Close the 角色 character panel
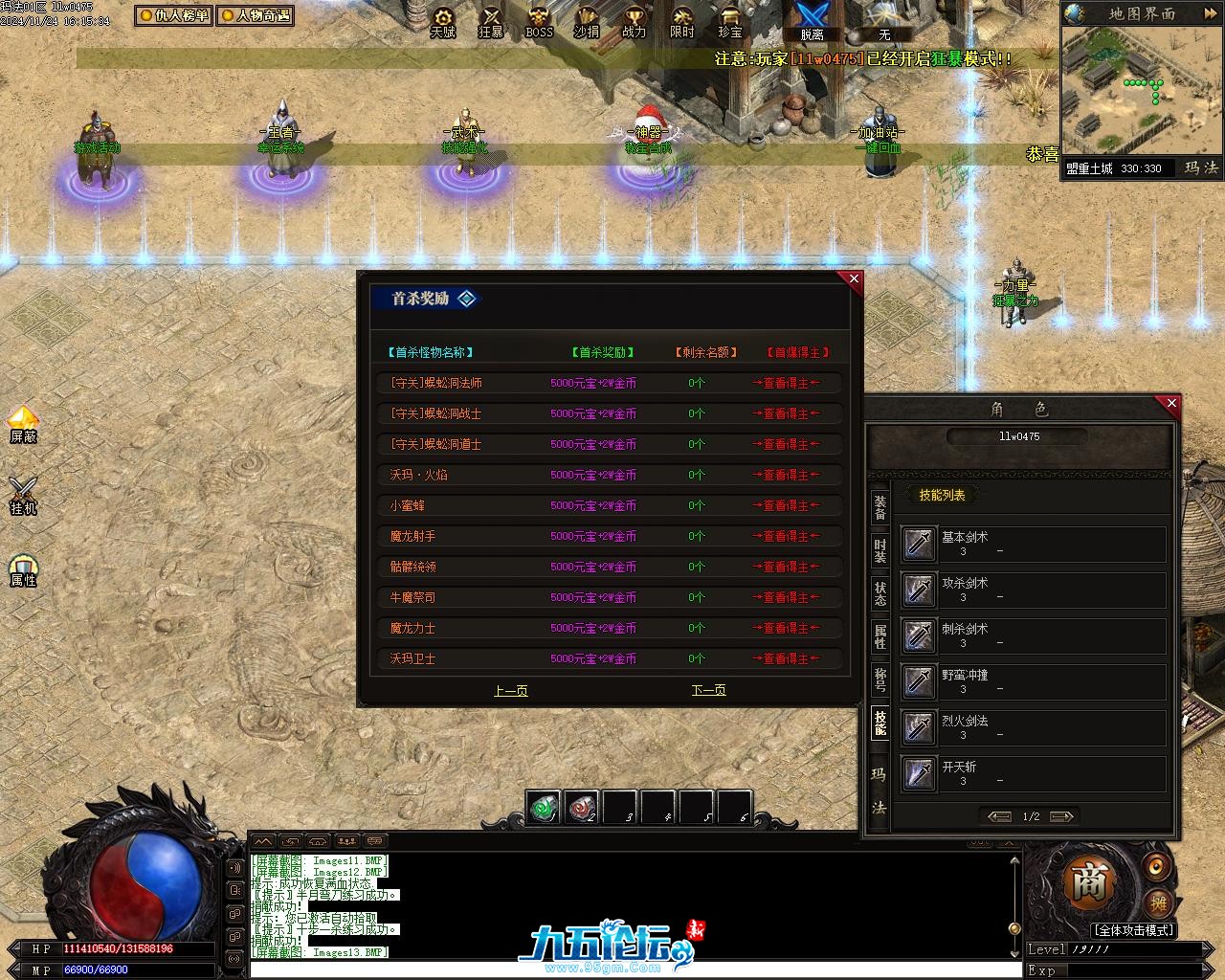1225x980 pixels. point(1171,404)
